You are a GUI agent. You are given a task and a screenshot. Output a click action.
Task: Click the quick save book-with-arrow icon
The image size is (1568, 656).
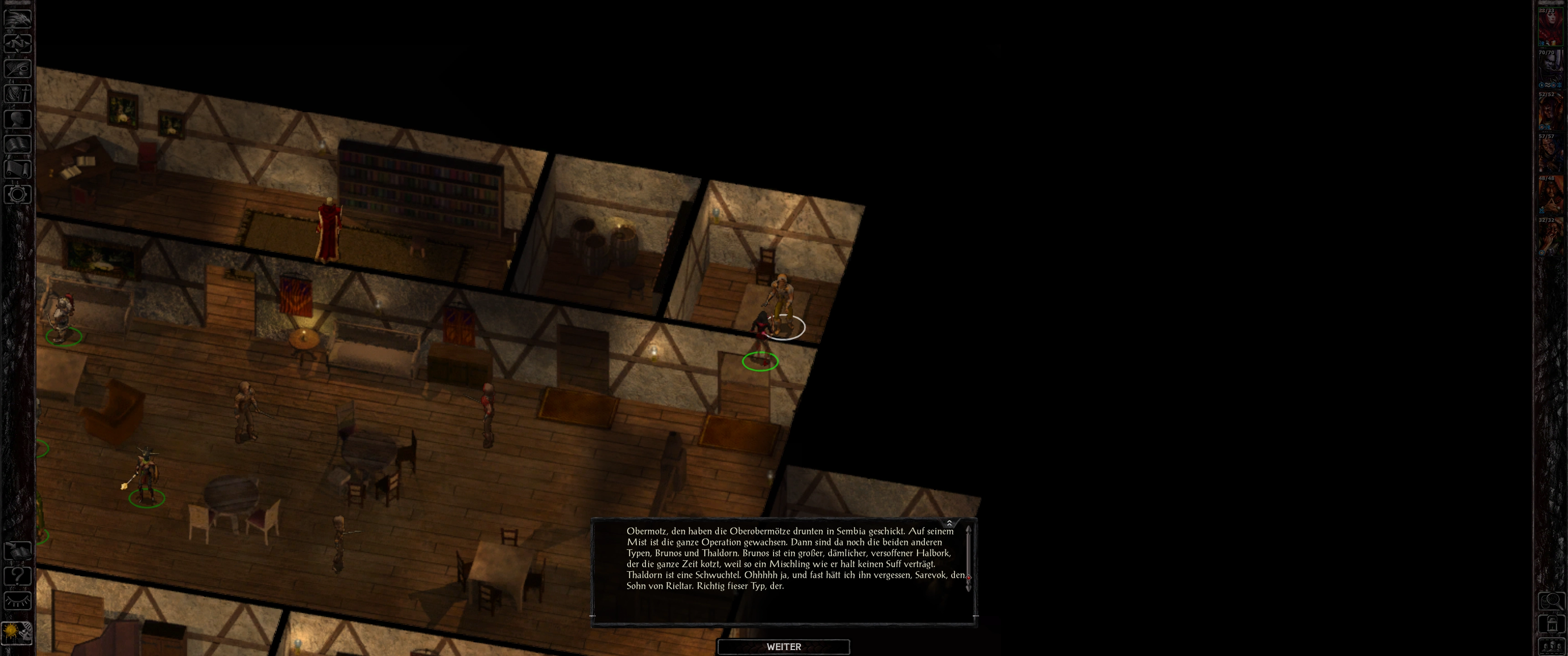pos(18,551)
